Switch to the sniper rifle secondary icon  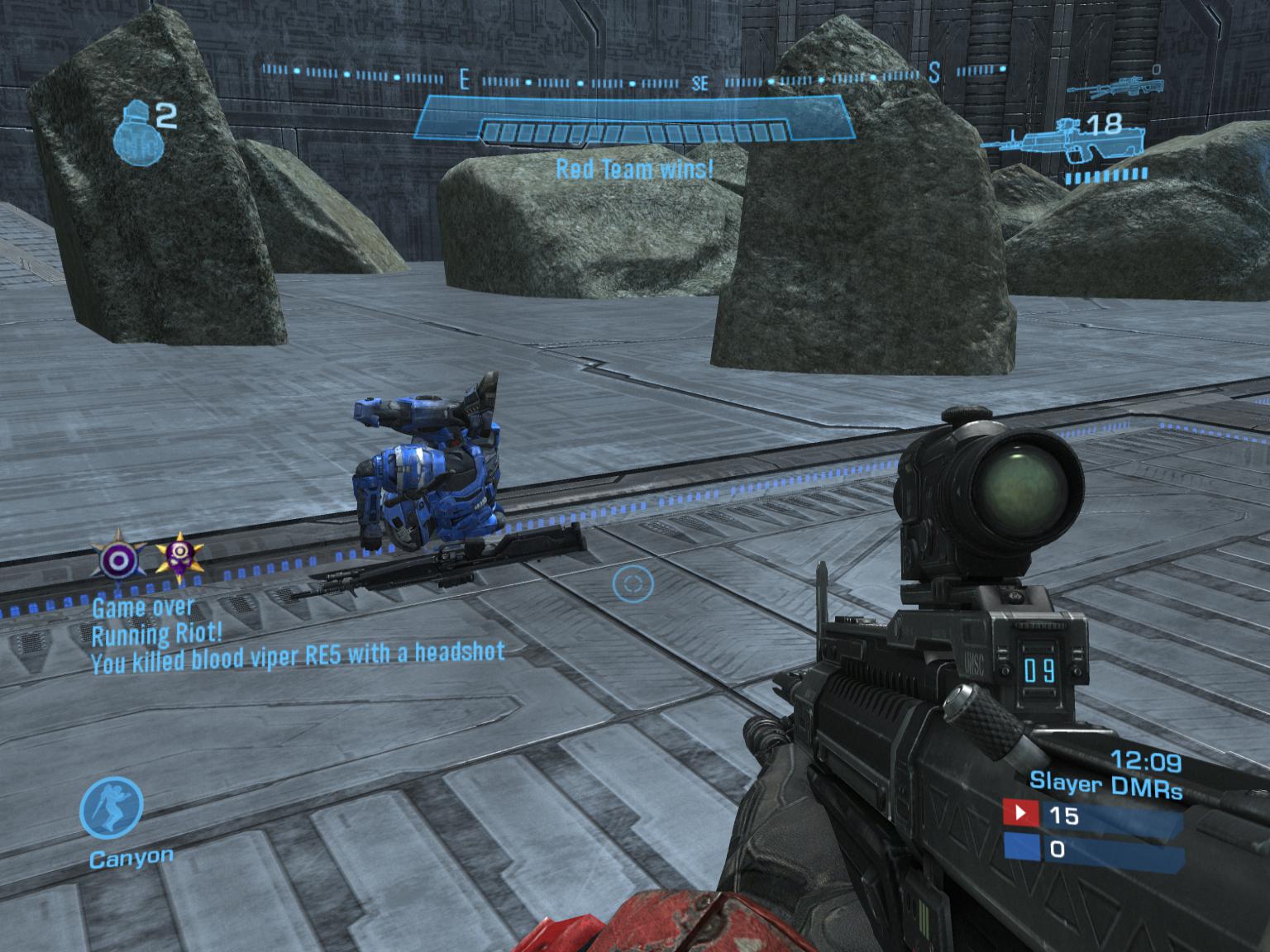click(x=1115, y=88)
